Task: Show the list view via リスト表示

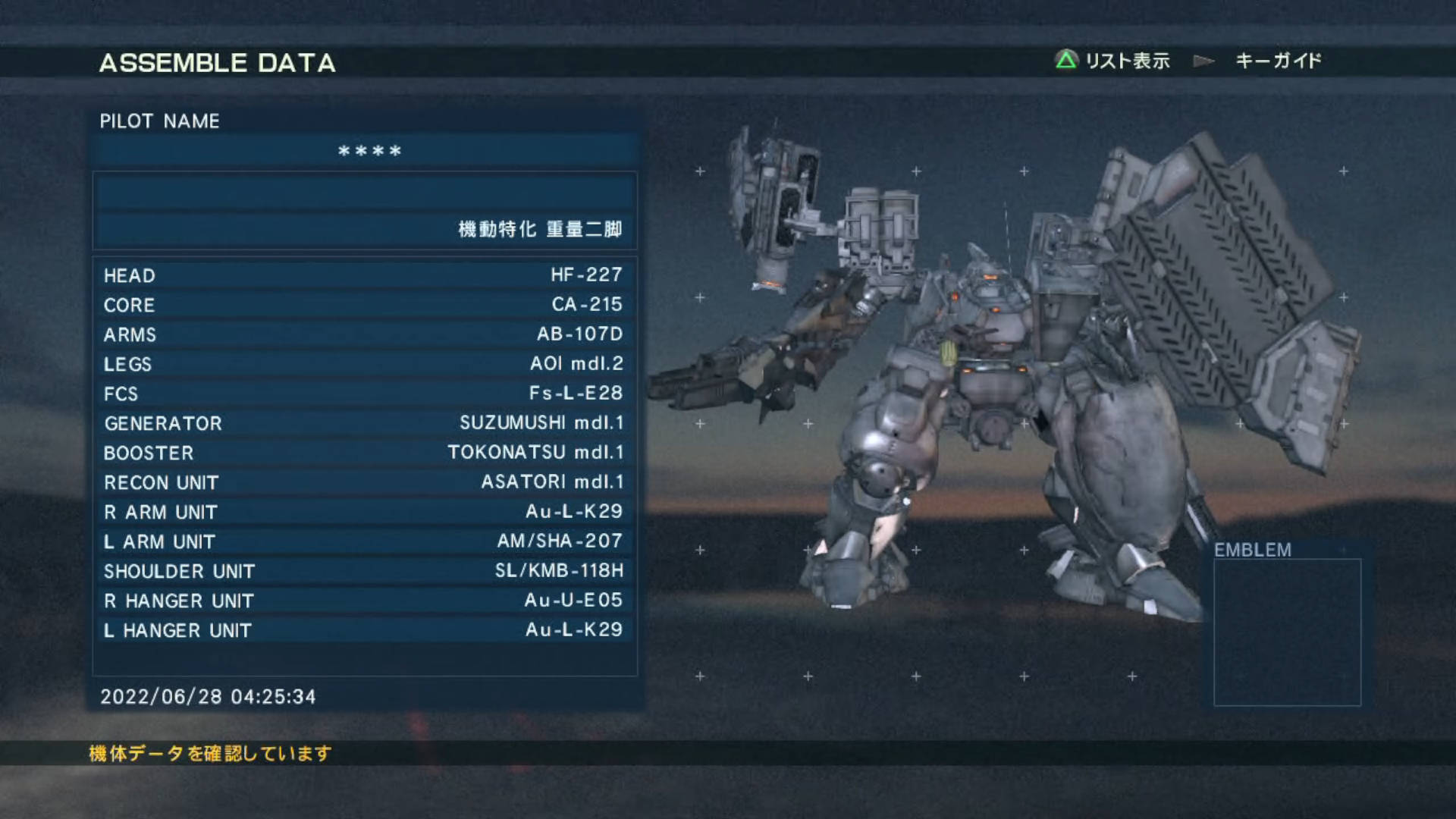Action: point(1112,61)
